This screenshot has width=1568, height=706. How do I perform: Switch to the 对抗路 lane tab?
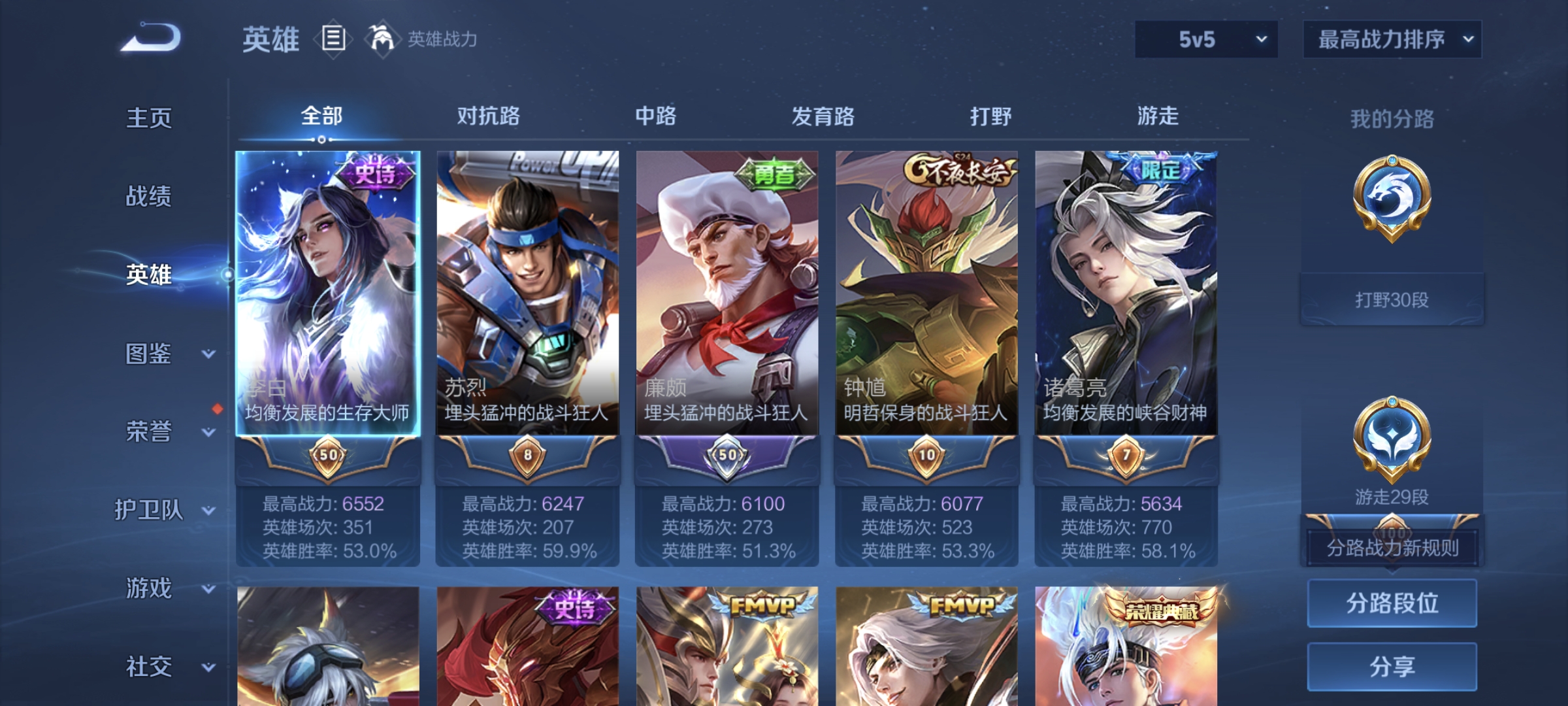click(489, 116)
